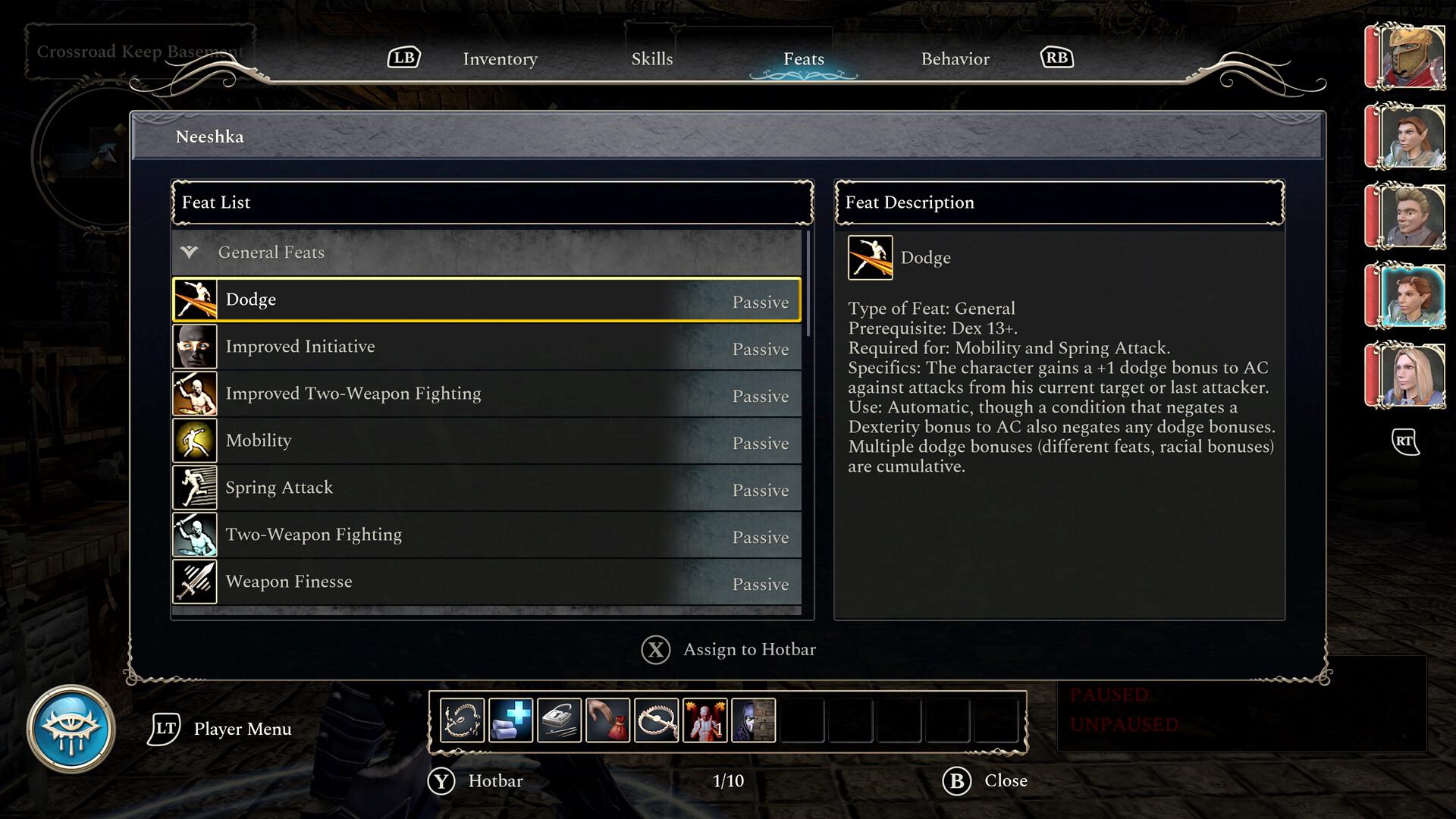Enable Stealth via the hooded figure hotbar icon
The width and height of the screenshot is (1456, 819).
click(754, 720)
